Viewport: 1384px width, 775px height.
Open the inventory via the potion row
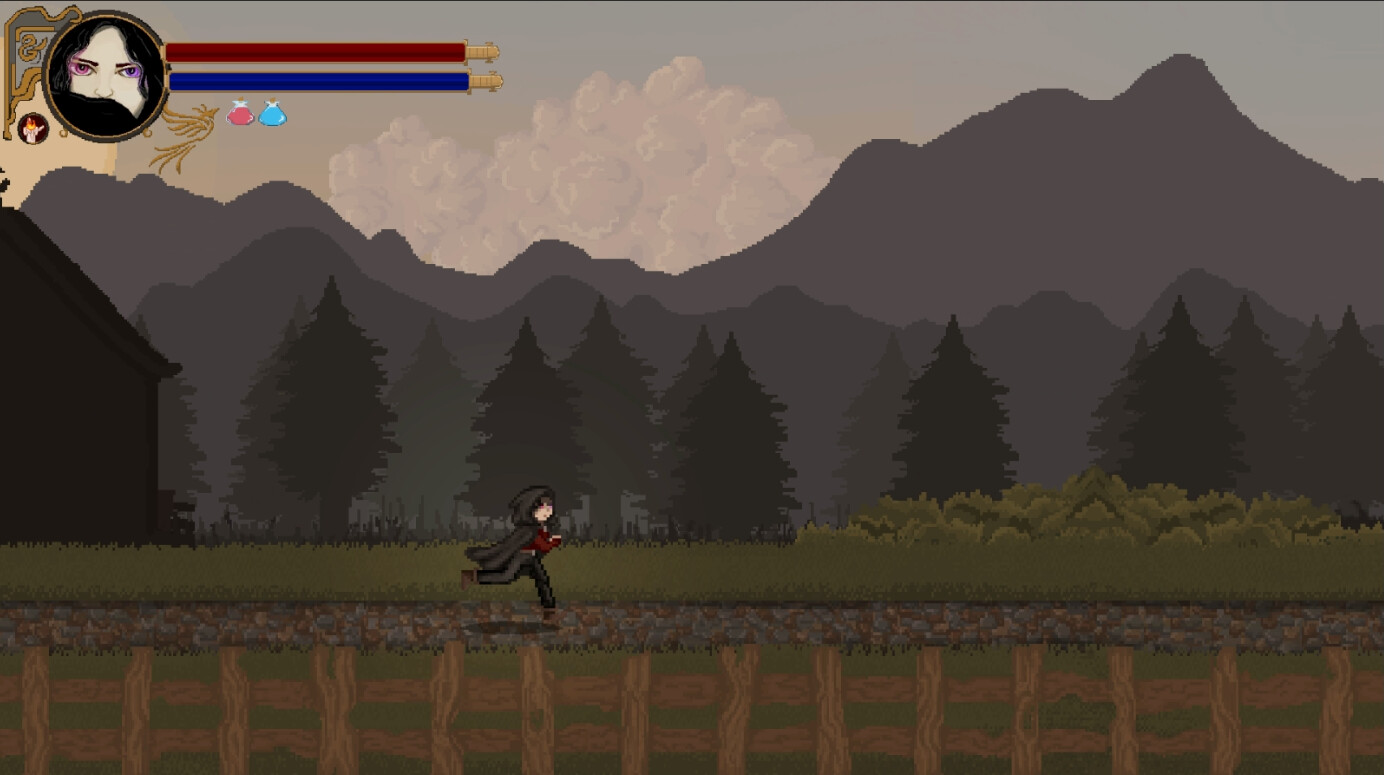[255, 114]
